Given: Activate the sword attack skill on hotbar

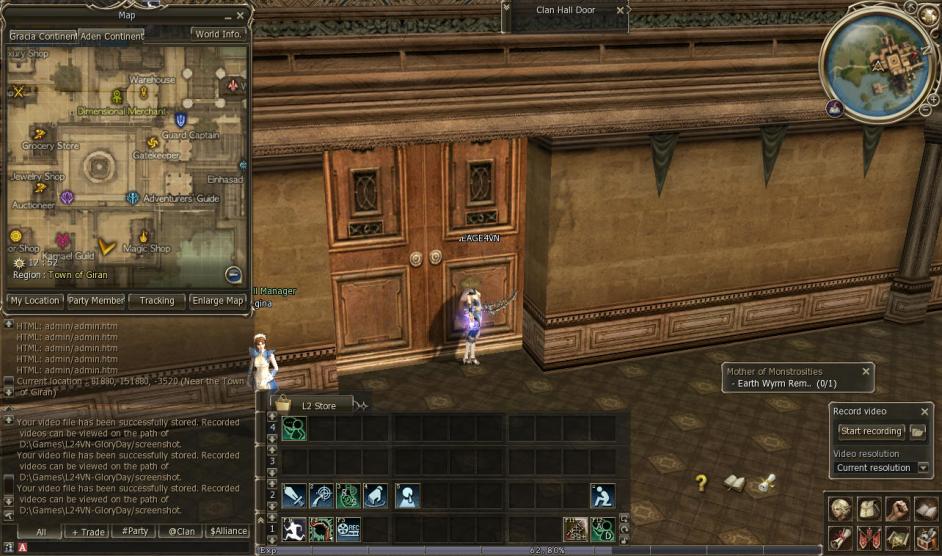Looking at the screenshot, I should 293,495.
